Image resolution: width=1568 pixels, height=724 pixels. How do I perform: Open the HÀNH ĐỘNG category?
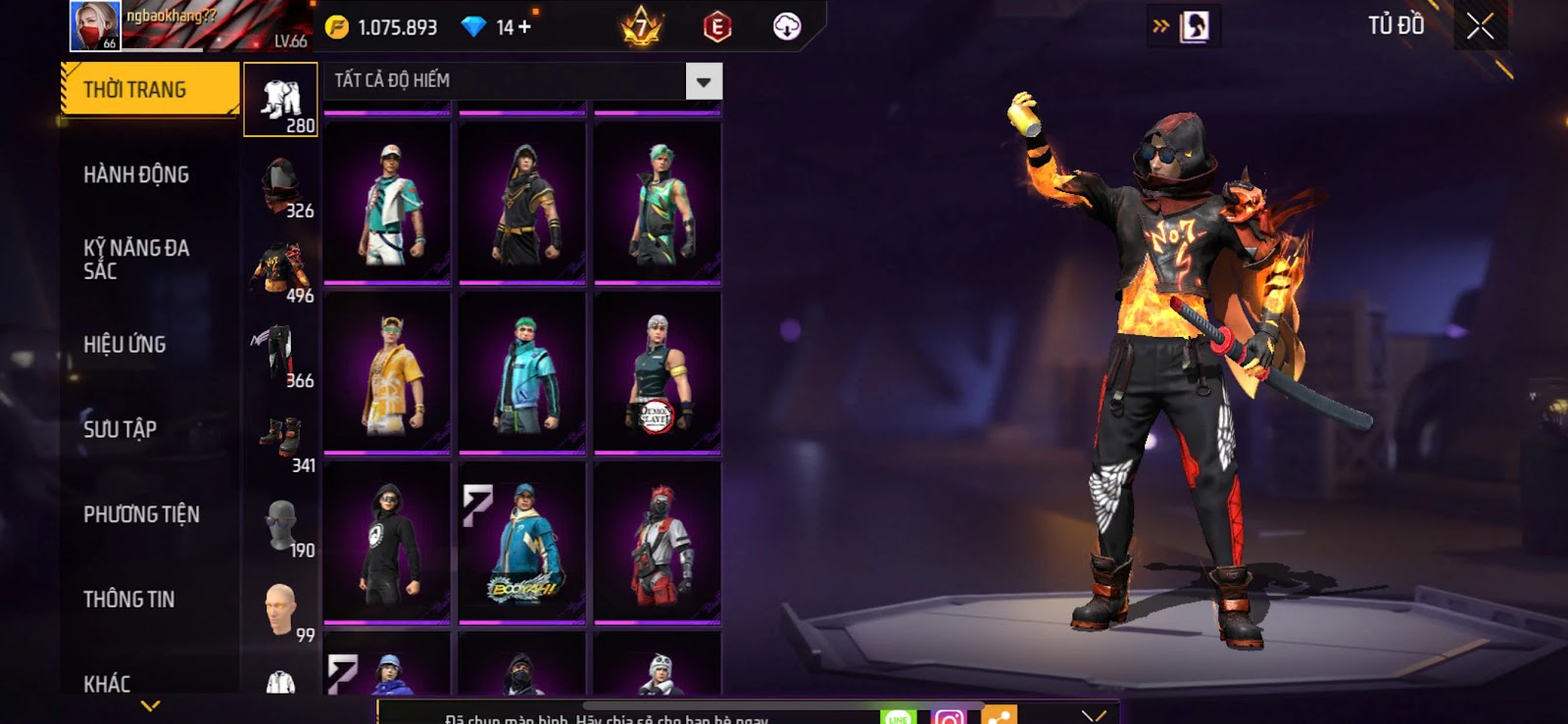[136, 175]
